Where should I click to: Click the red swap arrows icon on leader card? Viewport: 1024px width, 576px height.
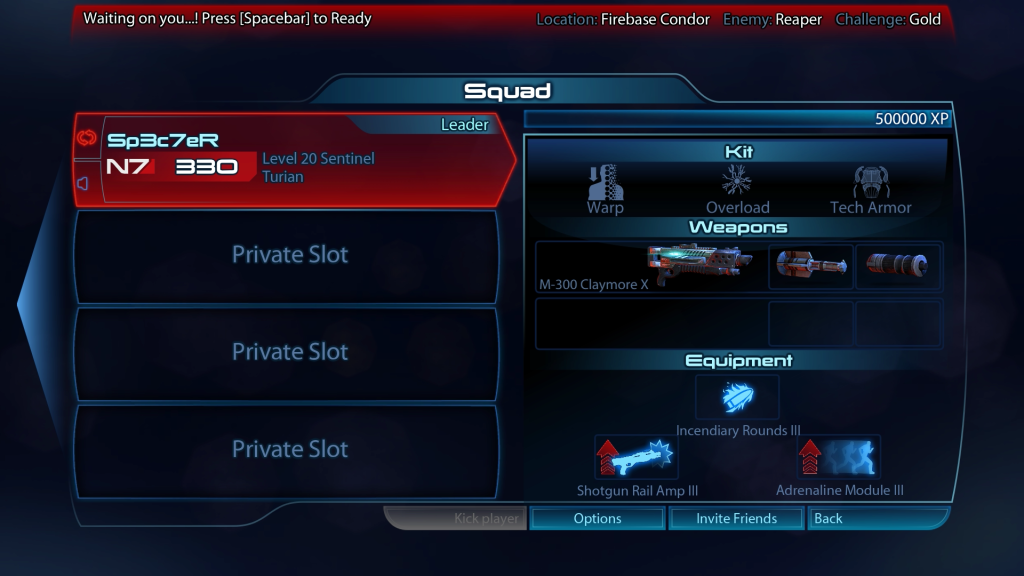(84, 137)
